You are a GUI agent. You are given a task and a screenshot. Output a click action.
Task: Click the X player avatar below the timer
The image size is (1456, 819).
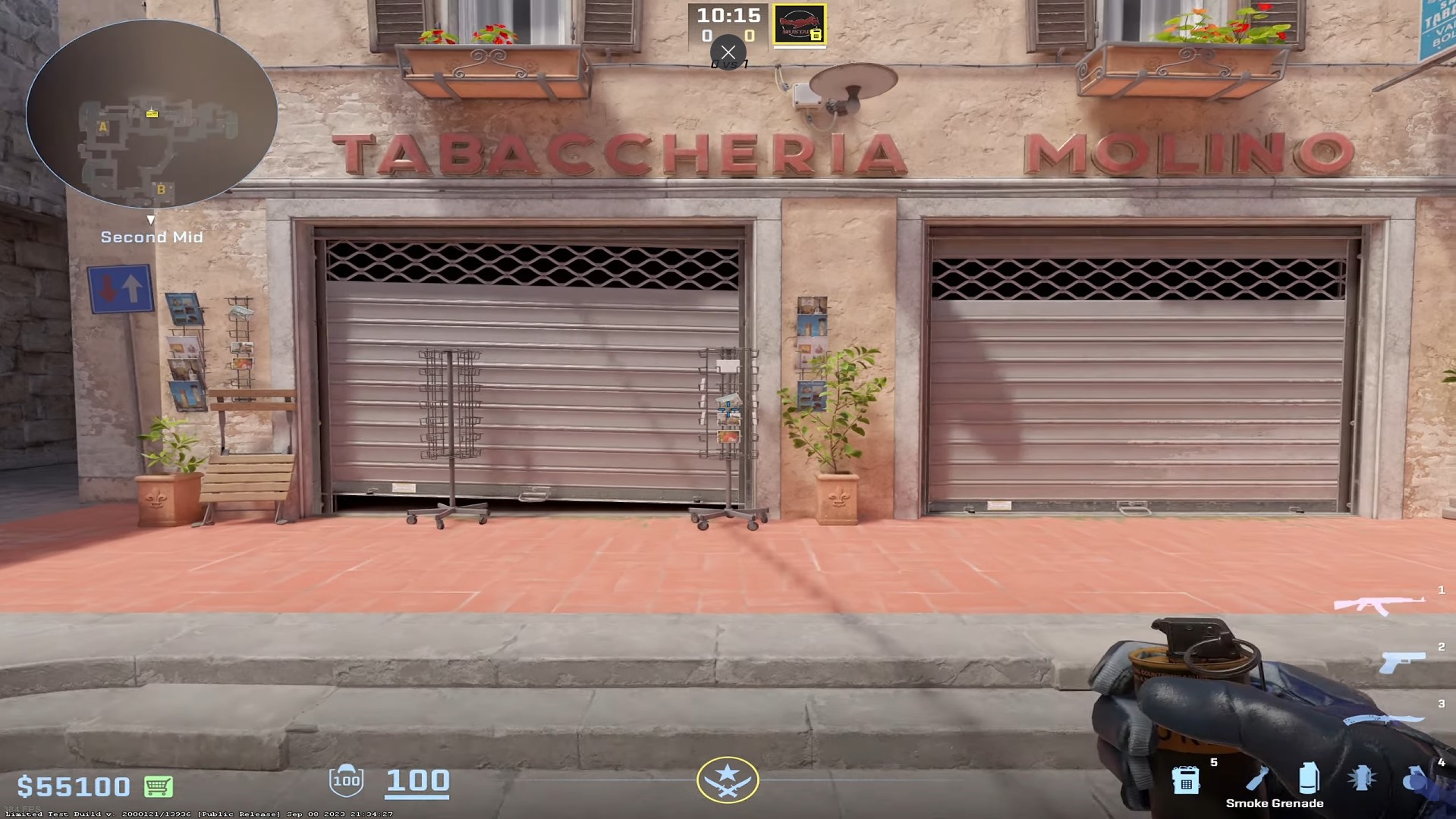pos(728,52)
